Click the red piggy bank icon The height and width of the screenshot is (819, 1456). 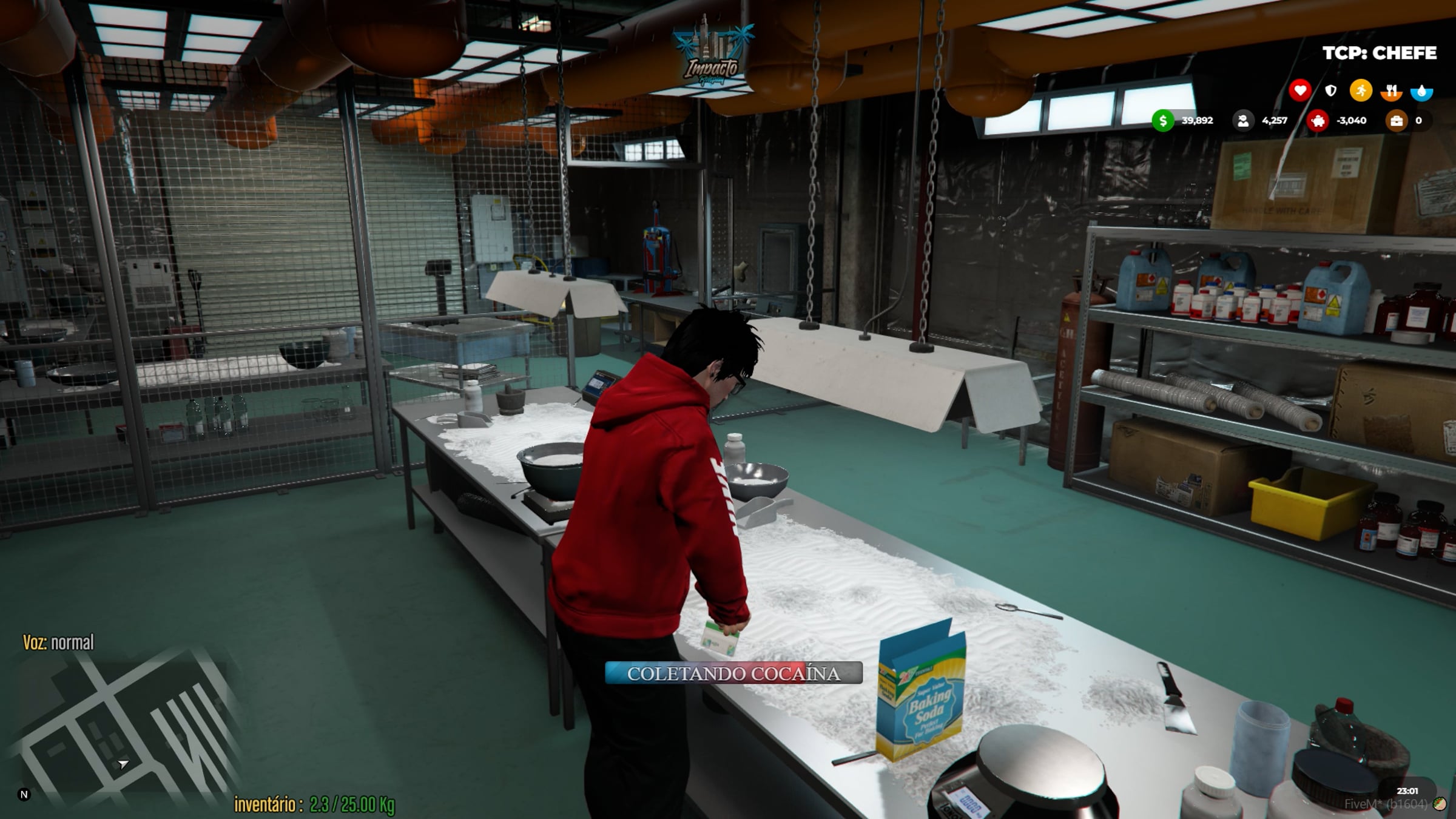click(x=1318, y=121)
